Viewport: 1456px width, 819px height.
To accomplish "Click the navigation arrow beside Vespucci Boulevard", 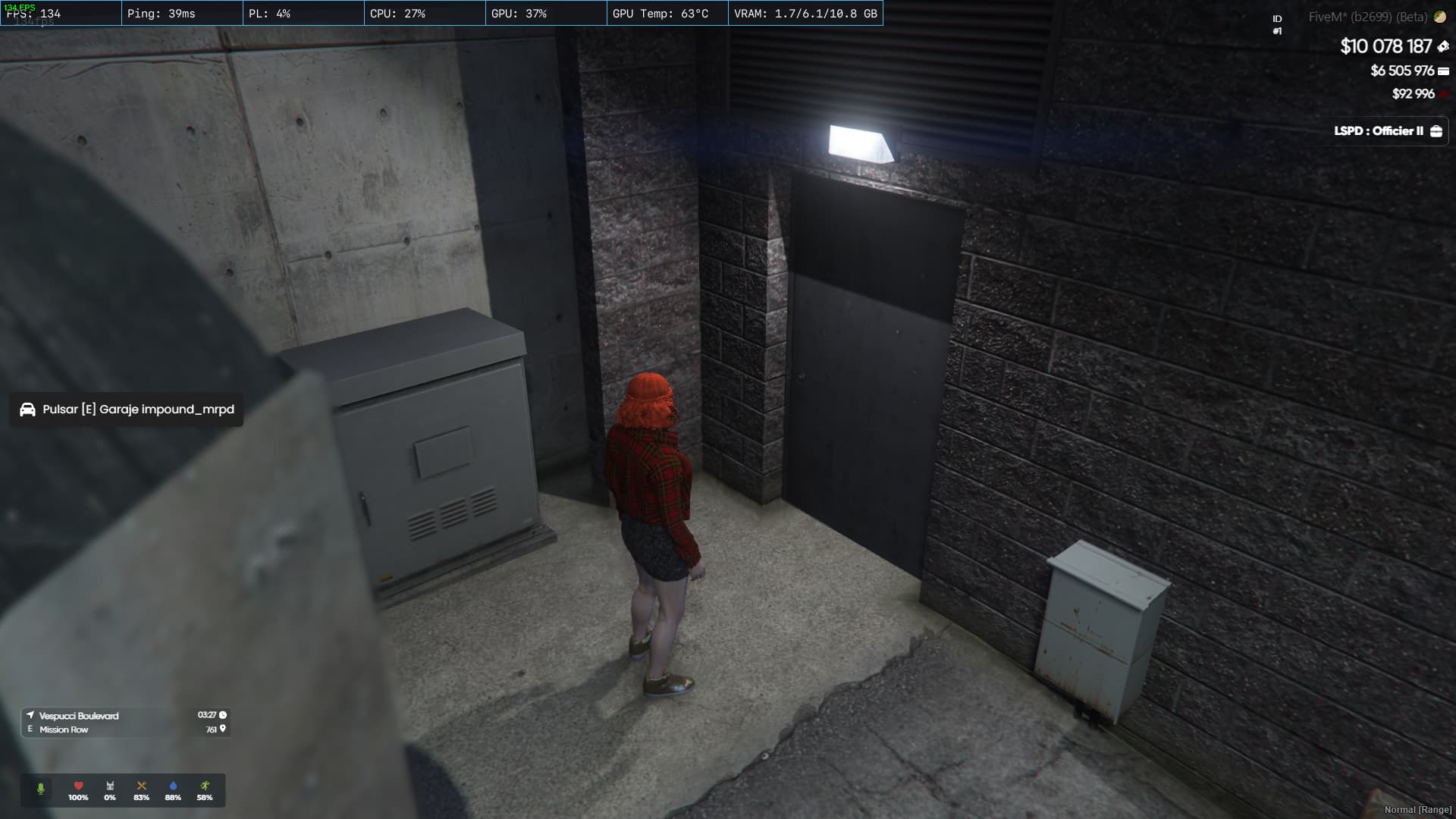I will [x=29, y=715].
